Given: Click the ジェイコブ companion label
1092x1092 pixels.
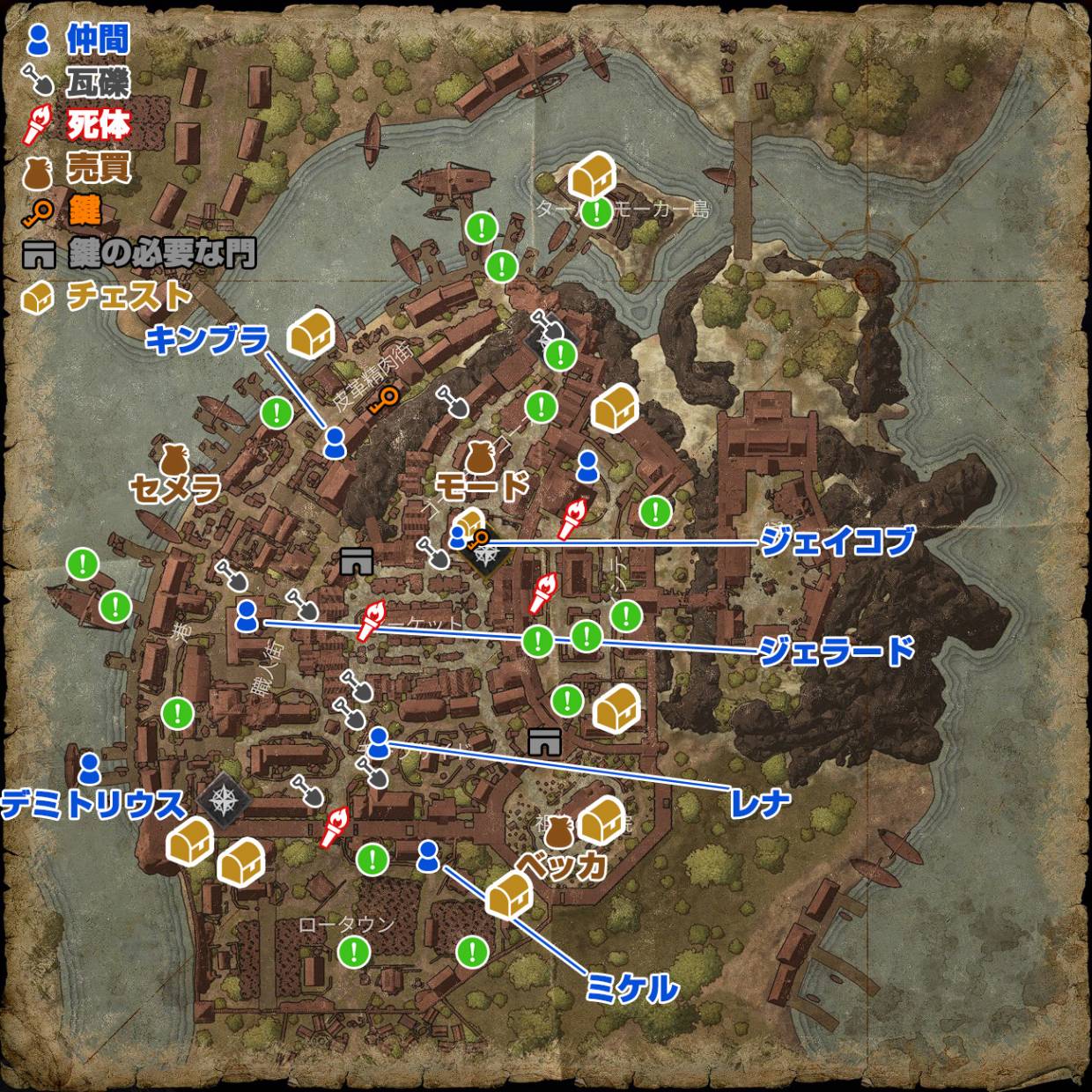Looking at the screenshot, I should coord(837,541).
